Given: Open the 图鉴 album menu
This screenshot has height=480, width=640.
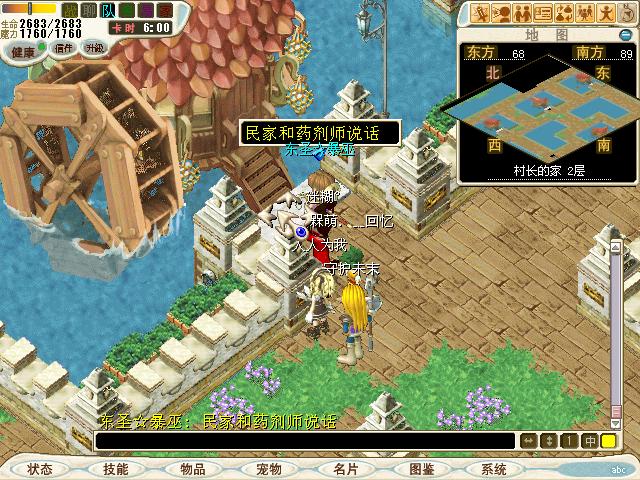Looking at the screenshot, I should pos(421,469).
